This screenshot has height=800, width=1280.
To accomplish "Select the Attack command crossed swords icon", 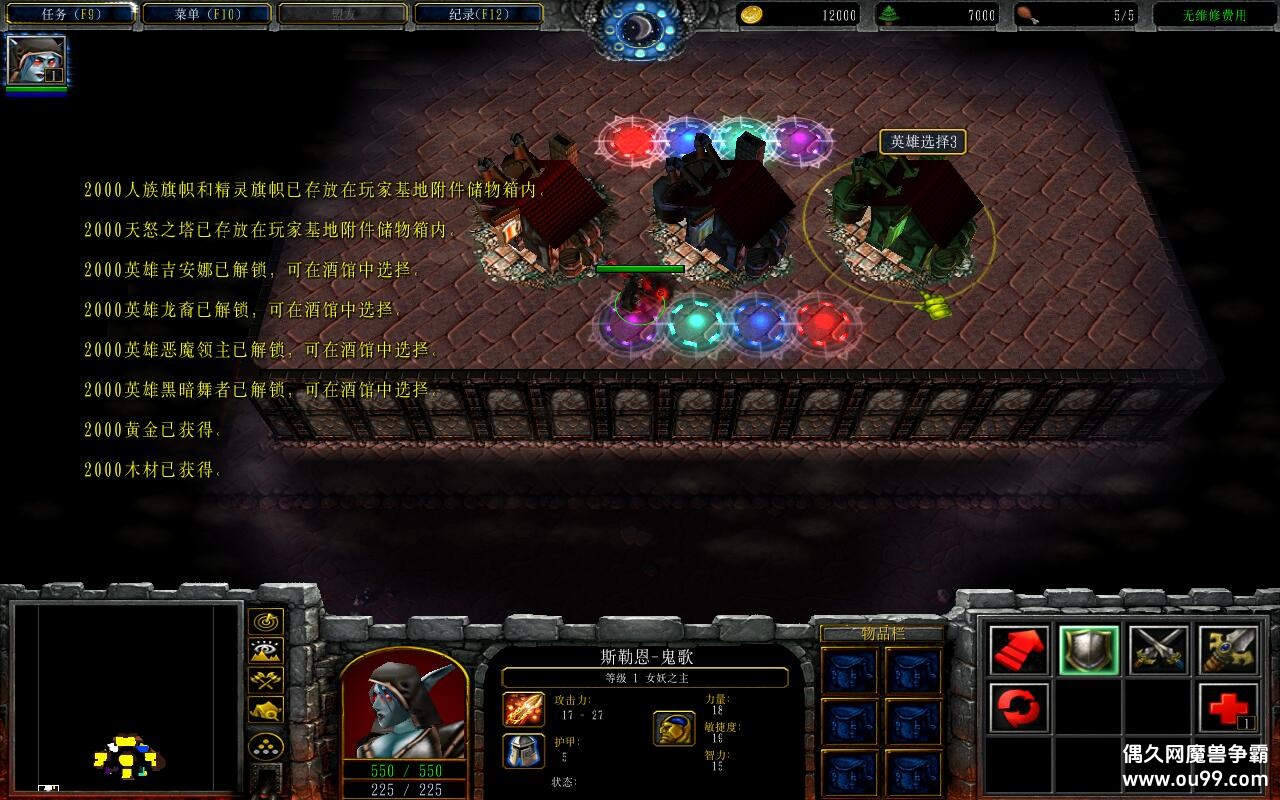I will click(x=1158, y=651).
